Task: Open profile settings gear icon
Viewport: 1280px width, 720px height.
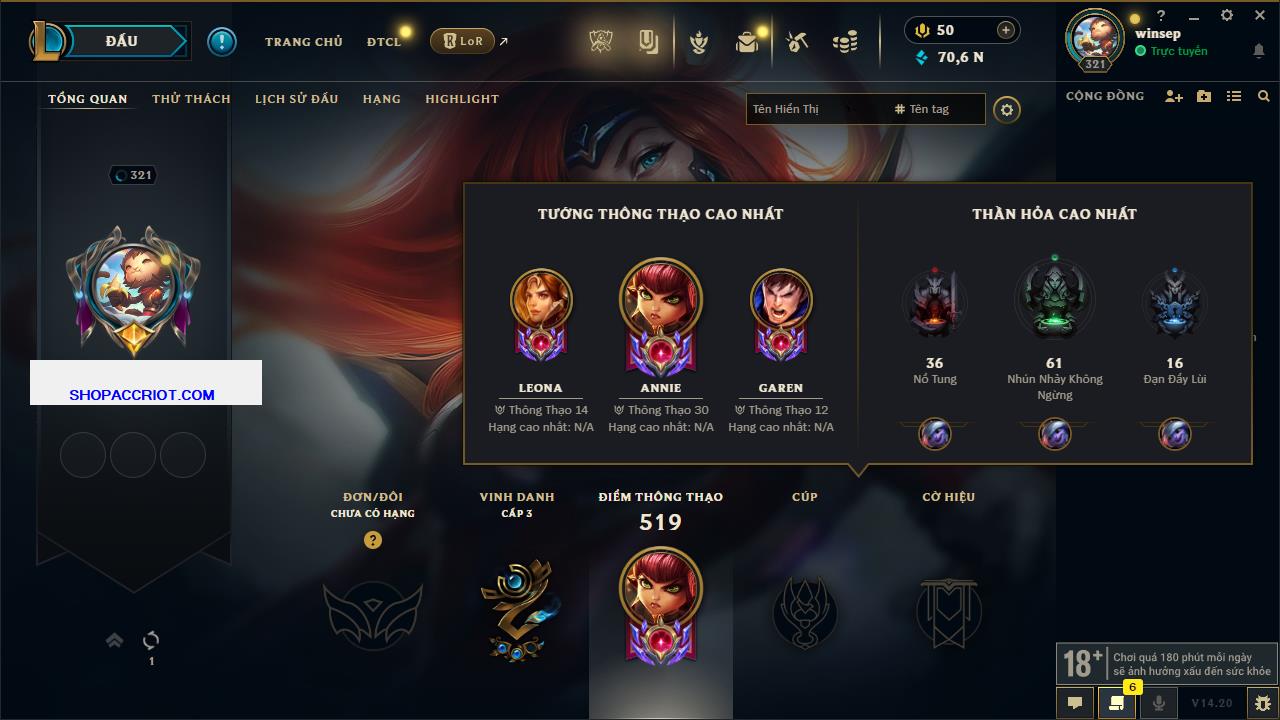Action: [1007, 110]
